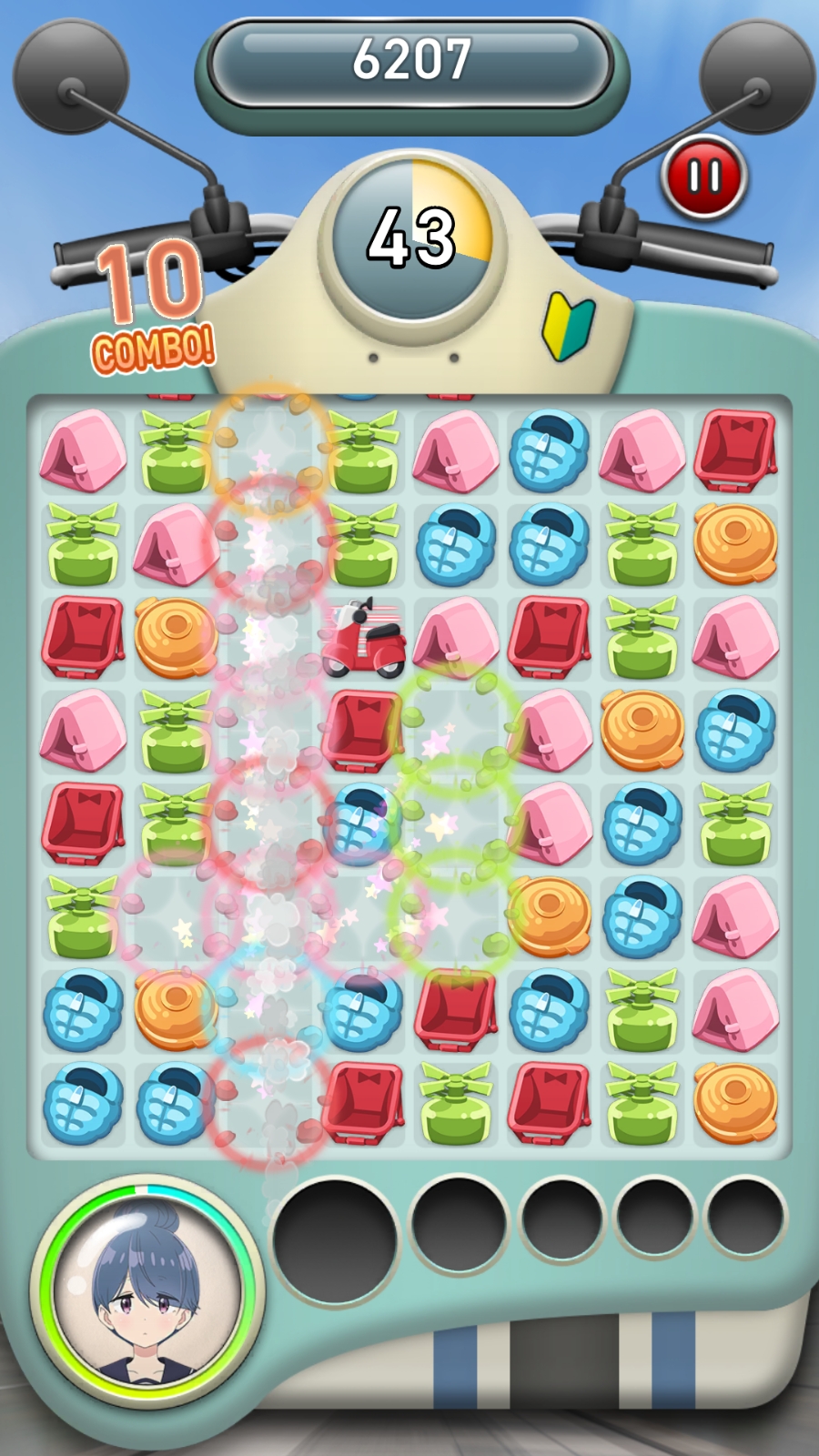Tap the red scooter tile on the board
The image size is (819, 1456).
point(363,638)
